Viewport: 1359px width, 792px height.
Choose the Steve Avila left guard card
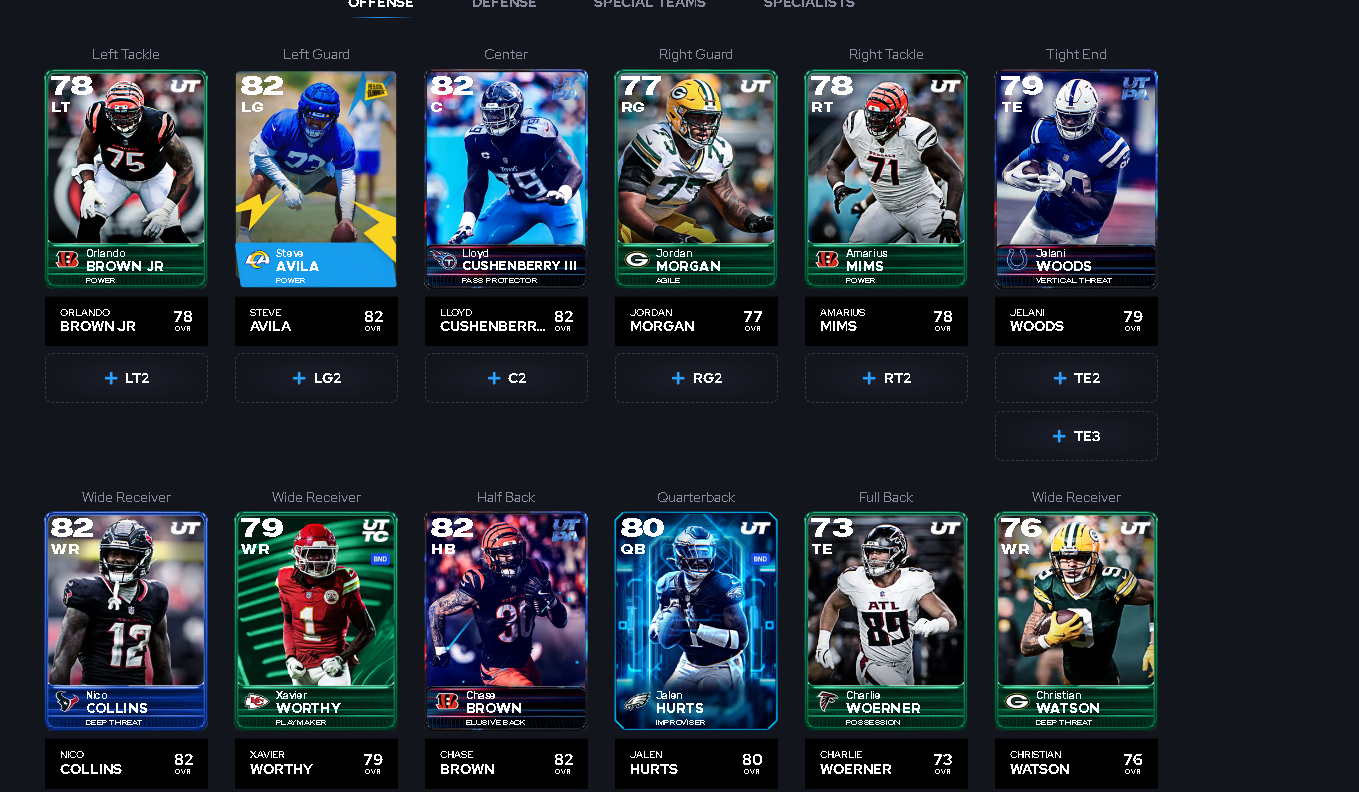tap(316, 178)
